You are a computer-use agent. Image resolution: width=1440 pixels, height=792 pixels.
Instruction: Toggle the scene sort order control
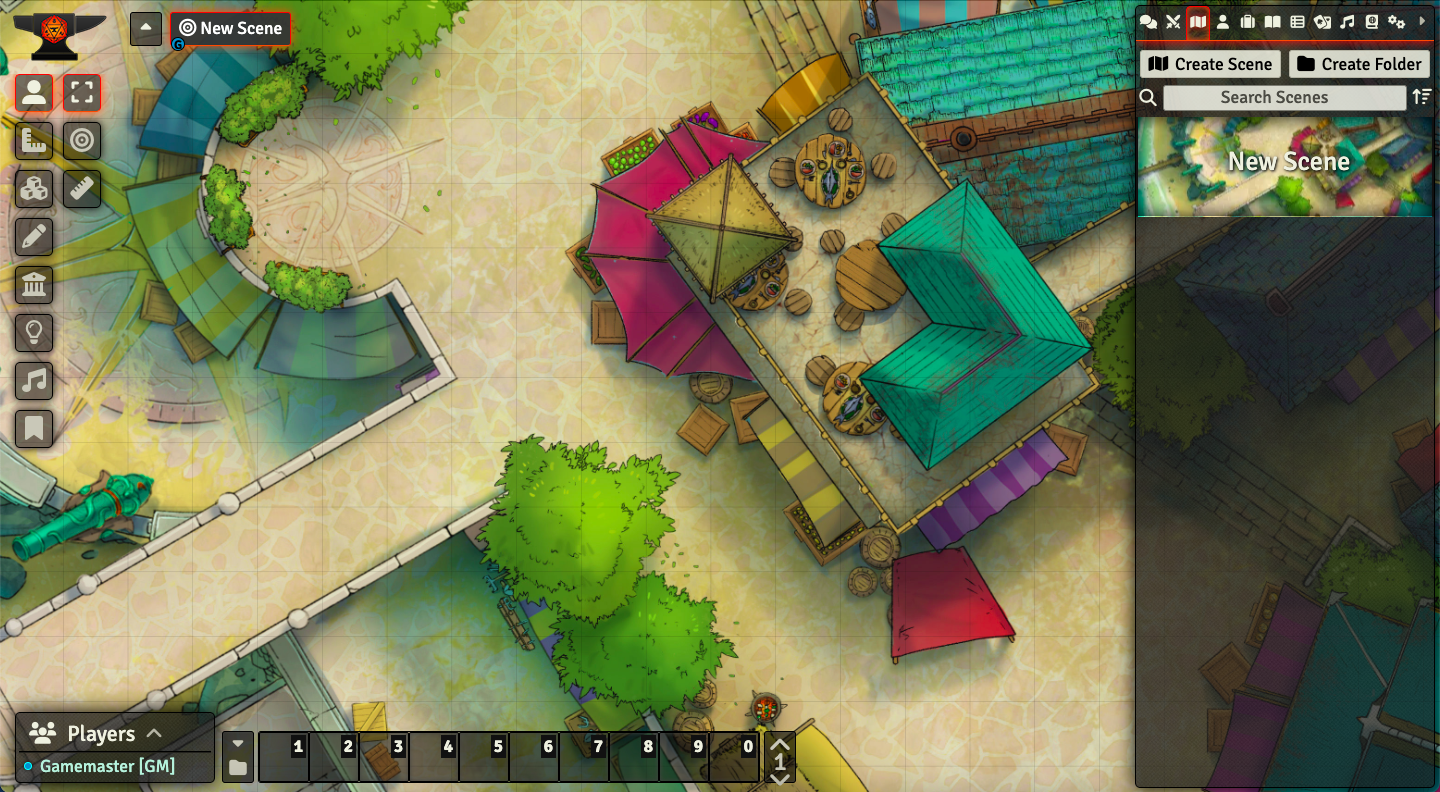1422,97
